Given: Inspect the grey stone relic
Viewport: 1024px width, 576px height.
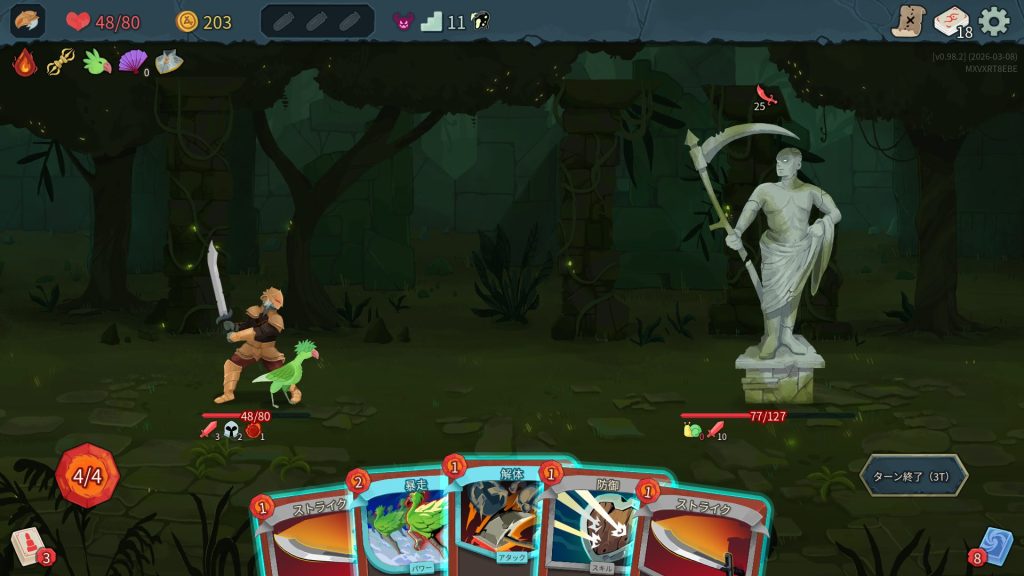Looking at the screenshot, I should (168, 63).
